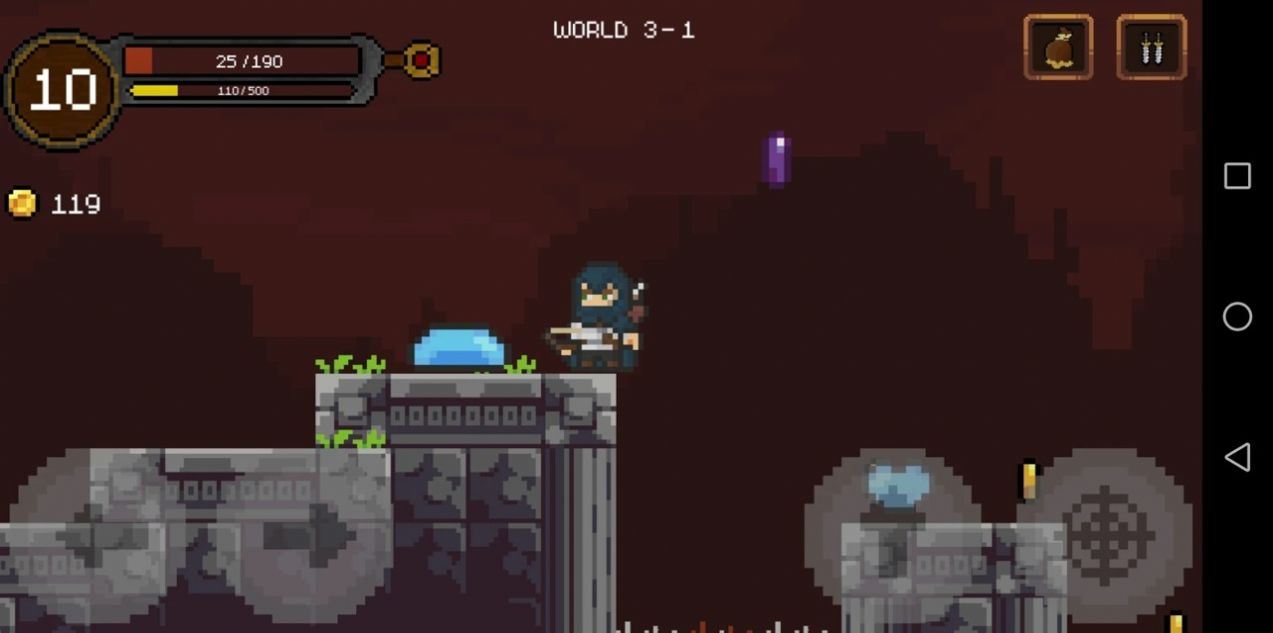Open Android recent apps square
The height and width of the screenshot is (633, 1273).
[1237, 176]
